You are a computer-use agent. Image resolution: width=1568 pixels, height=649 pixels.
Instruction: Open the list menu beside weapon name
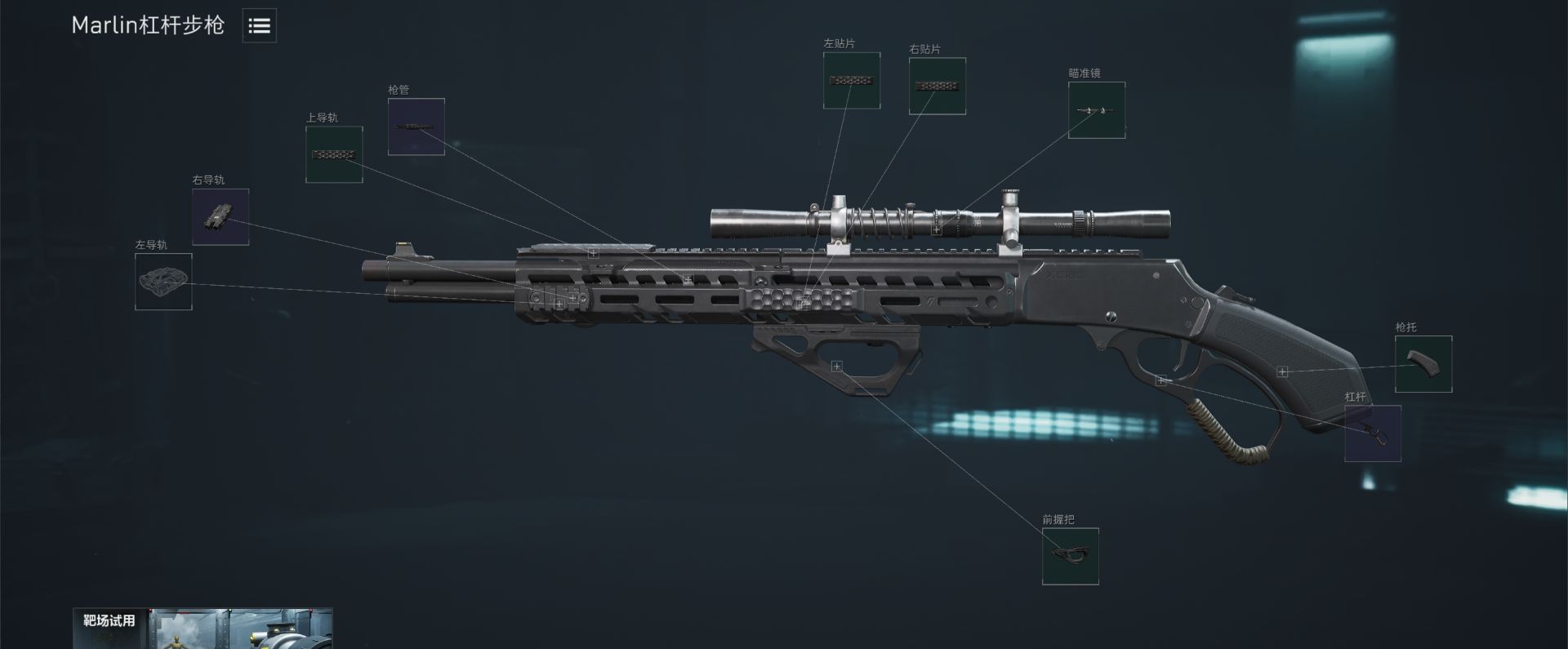(x=259, y=26)
